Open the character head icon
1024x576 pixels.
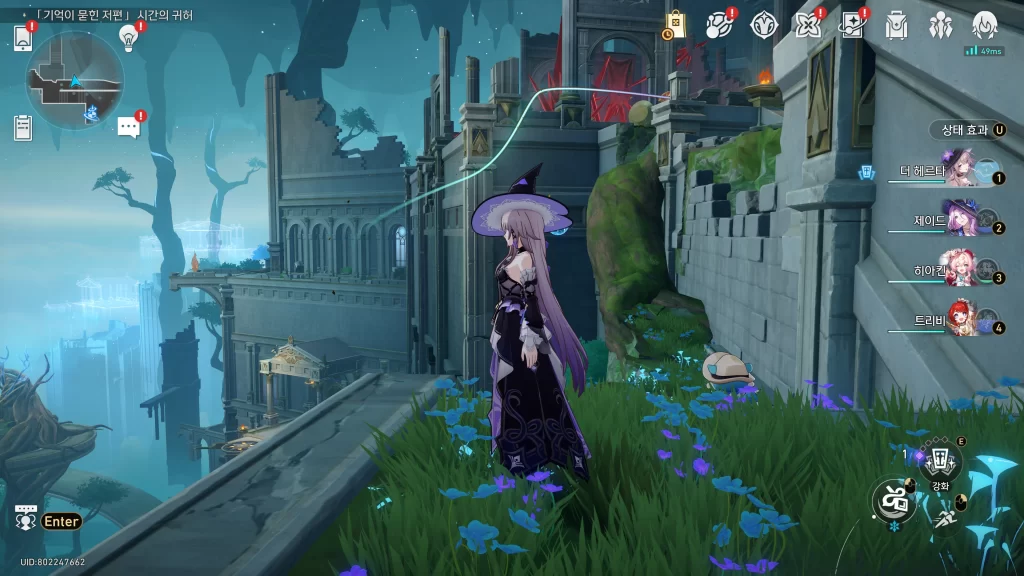(x=985, y=24)
